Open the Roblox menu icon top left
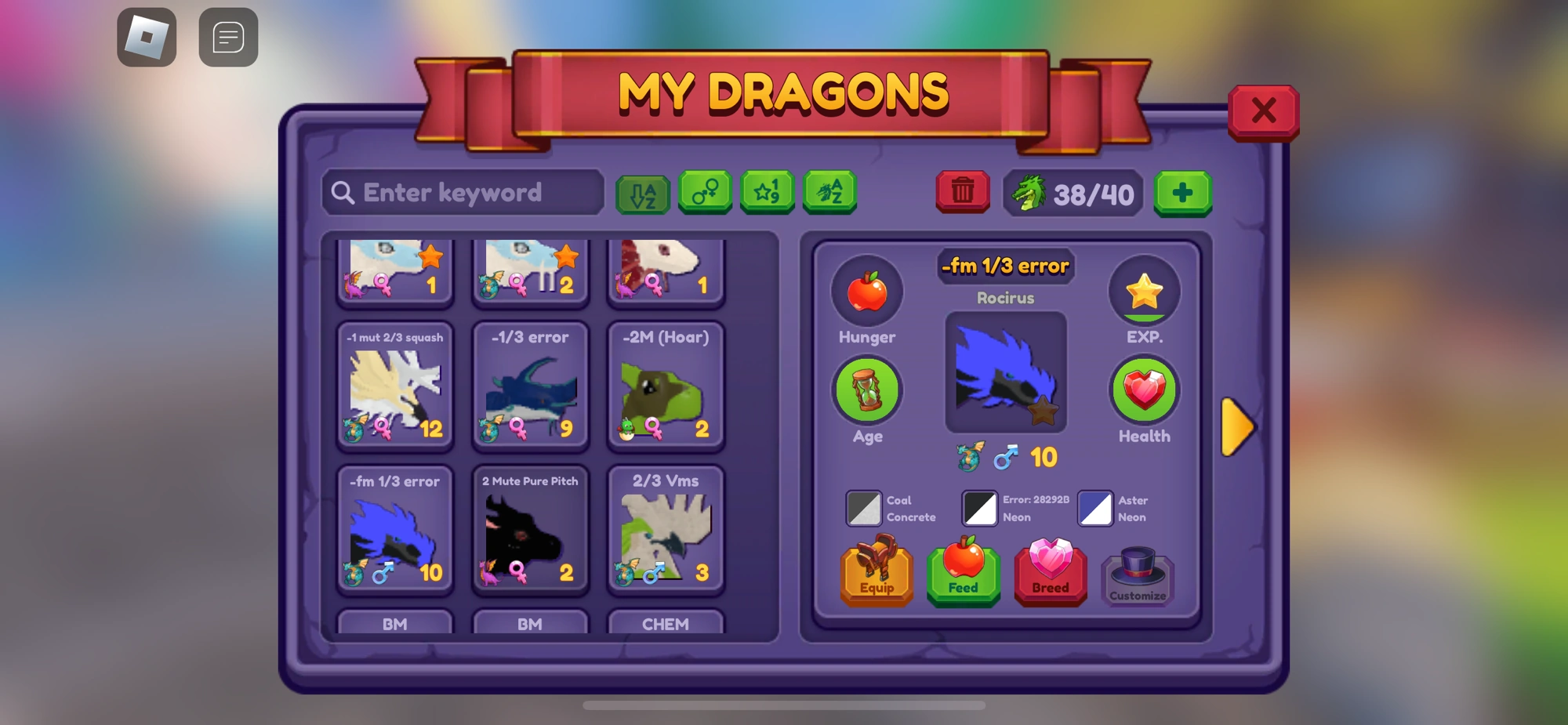1568x725 pixels. [x=147, y=36]
